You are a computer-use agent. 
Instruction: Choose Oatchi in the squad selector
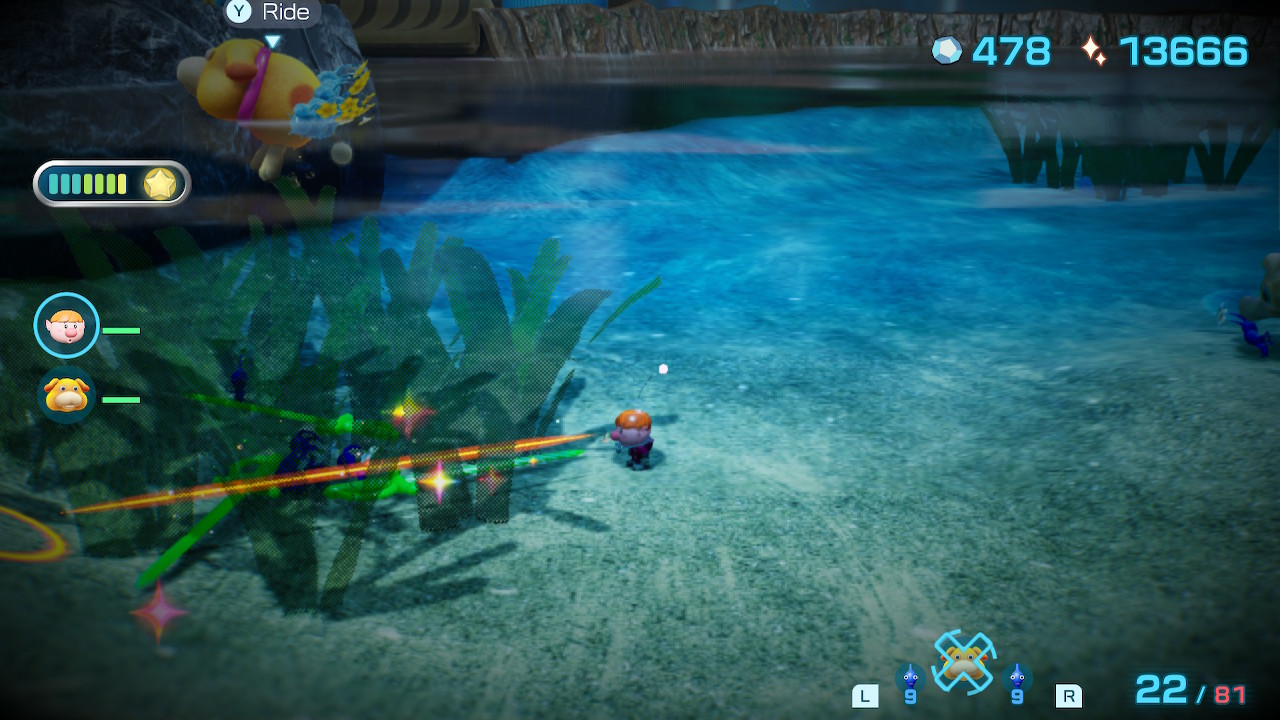coord(963,661)
